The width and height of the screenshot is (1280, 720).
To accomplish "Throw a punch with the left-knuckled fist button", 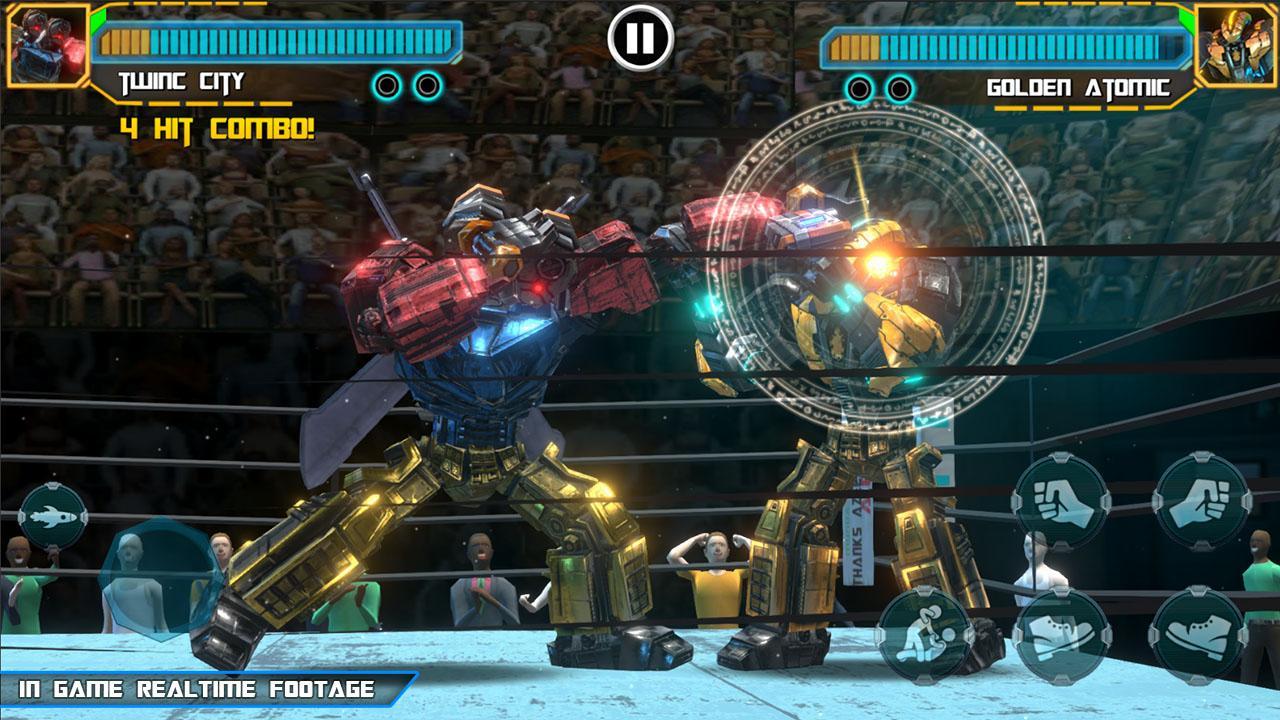I will pyautogui.click(x=1061, y=500).
